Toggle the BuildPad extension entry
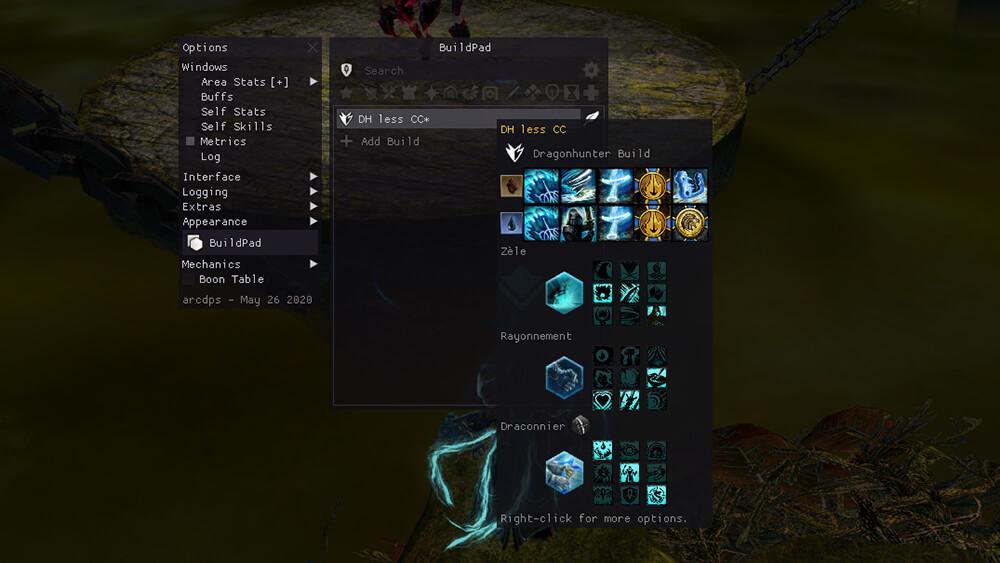1000x563 pixels. (235, 243)
